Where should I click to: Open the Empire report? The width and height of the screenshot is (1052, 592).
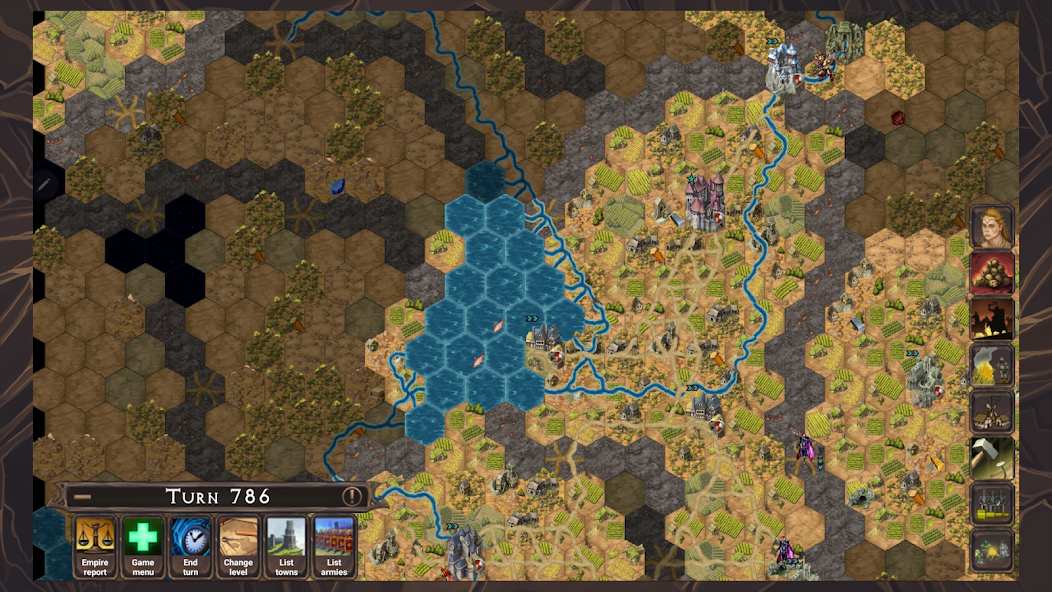coord(95,546)
